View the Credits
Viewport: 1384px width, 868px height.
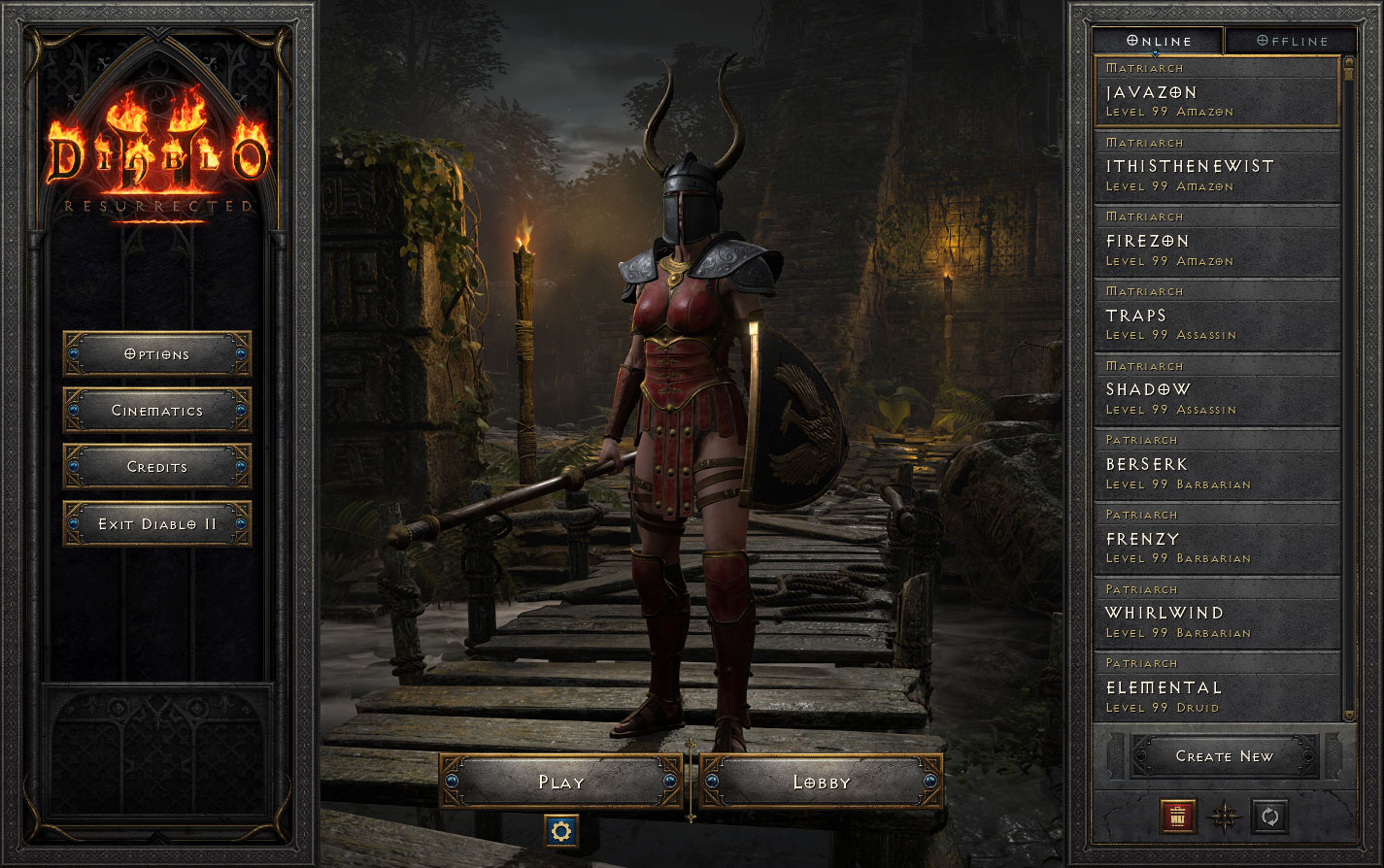coord(157,467)
